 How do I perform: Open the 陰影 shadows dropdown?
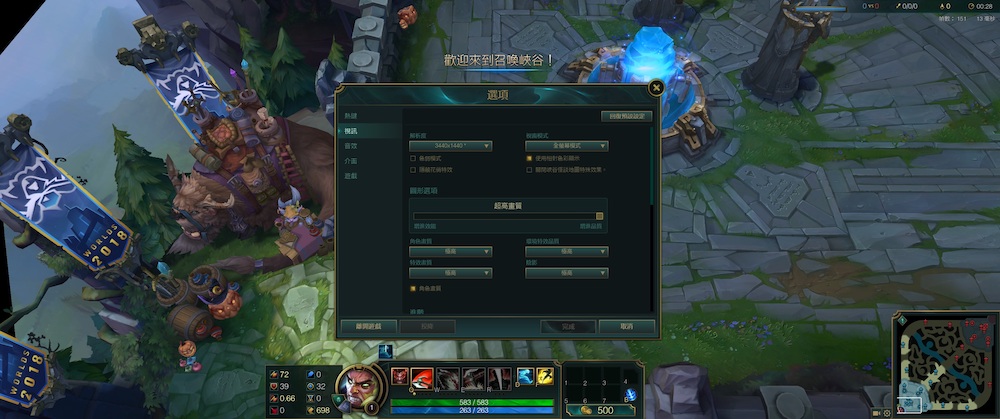pyautogui.click(x=567, y=273)
